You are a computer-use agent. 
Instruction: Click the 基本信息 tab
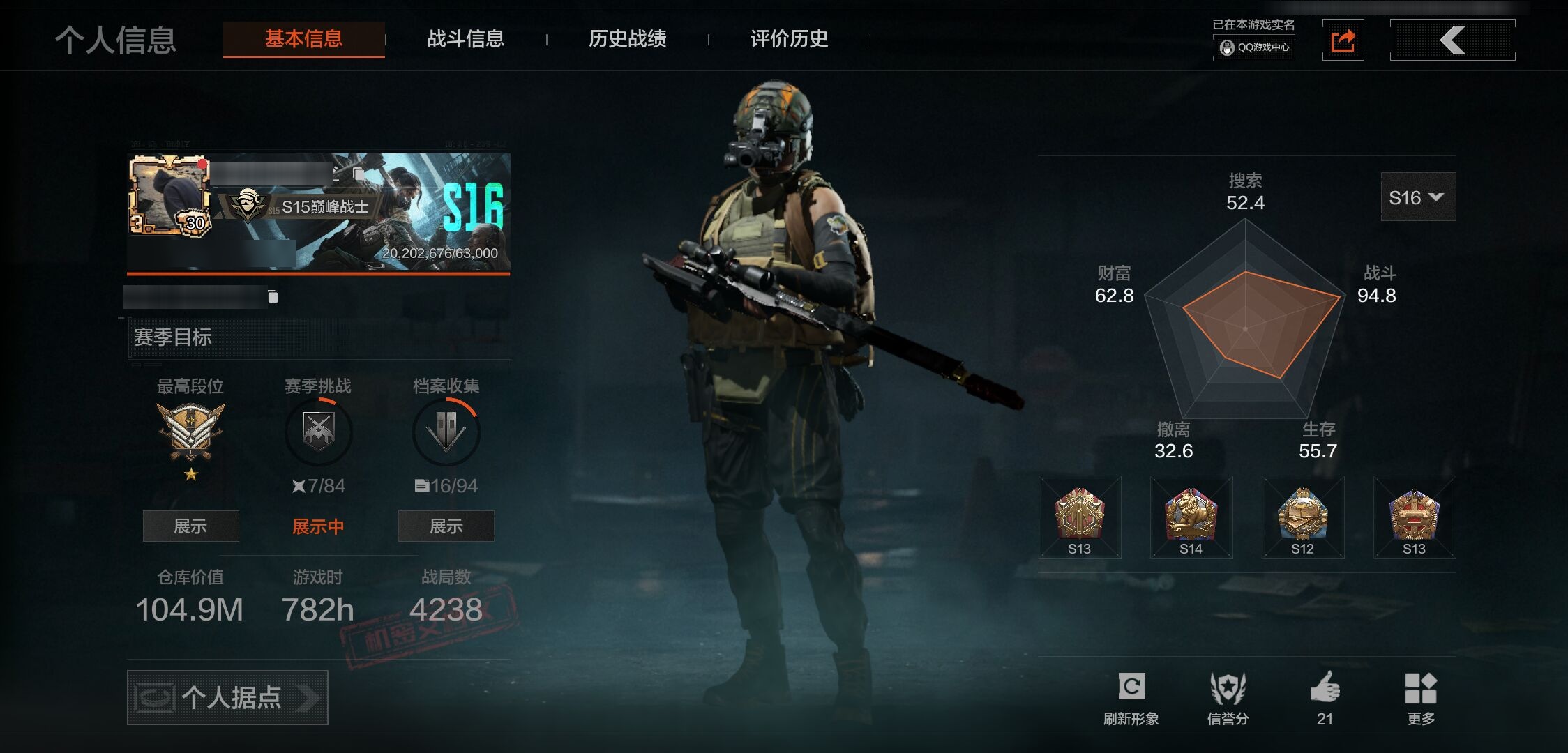303,39
